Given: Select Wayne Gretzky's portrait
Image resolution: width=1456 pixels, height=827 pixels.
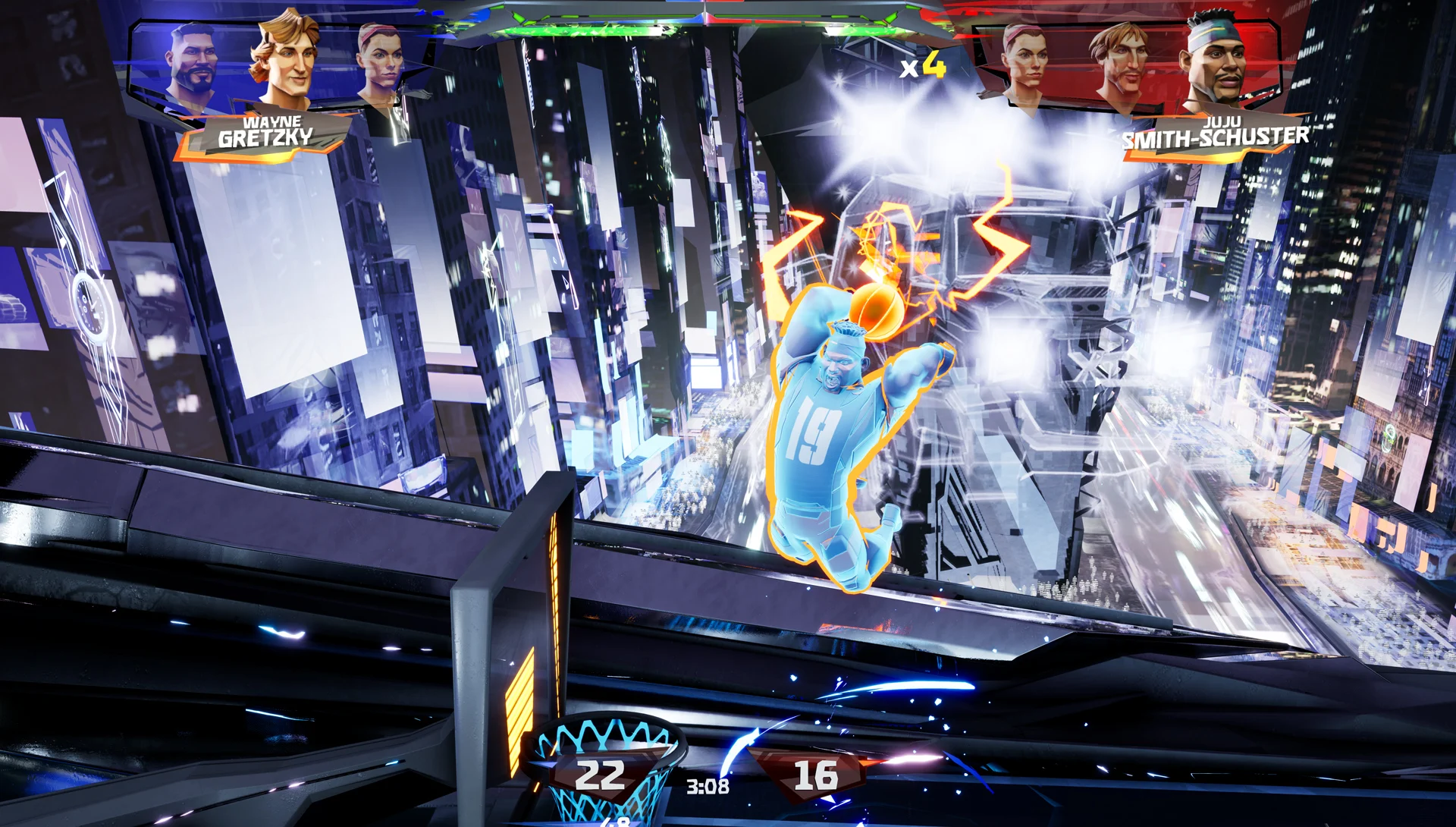Looking at the screenshot, I should [284, 61].
